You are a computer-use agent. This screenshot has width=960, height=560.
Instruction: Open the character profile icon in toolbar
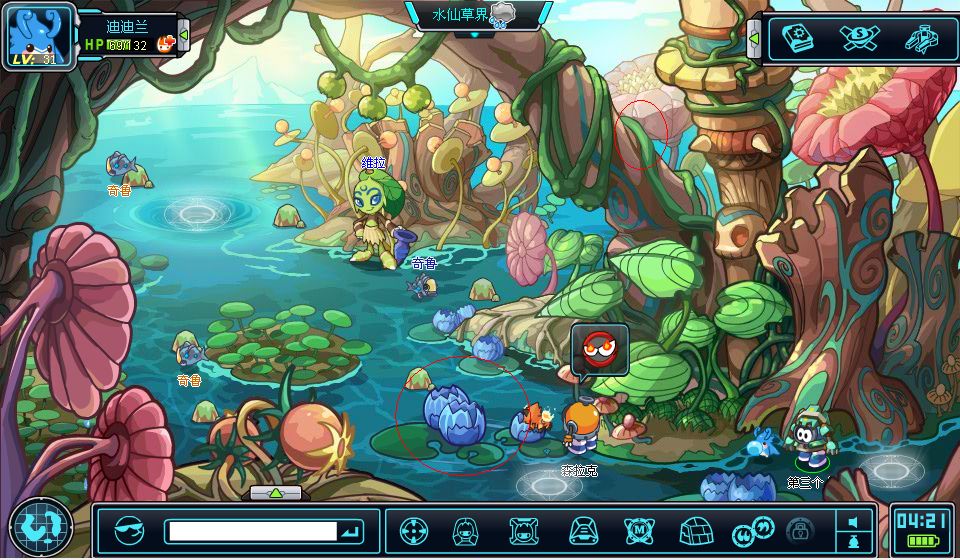click(x=466, y=530)
